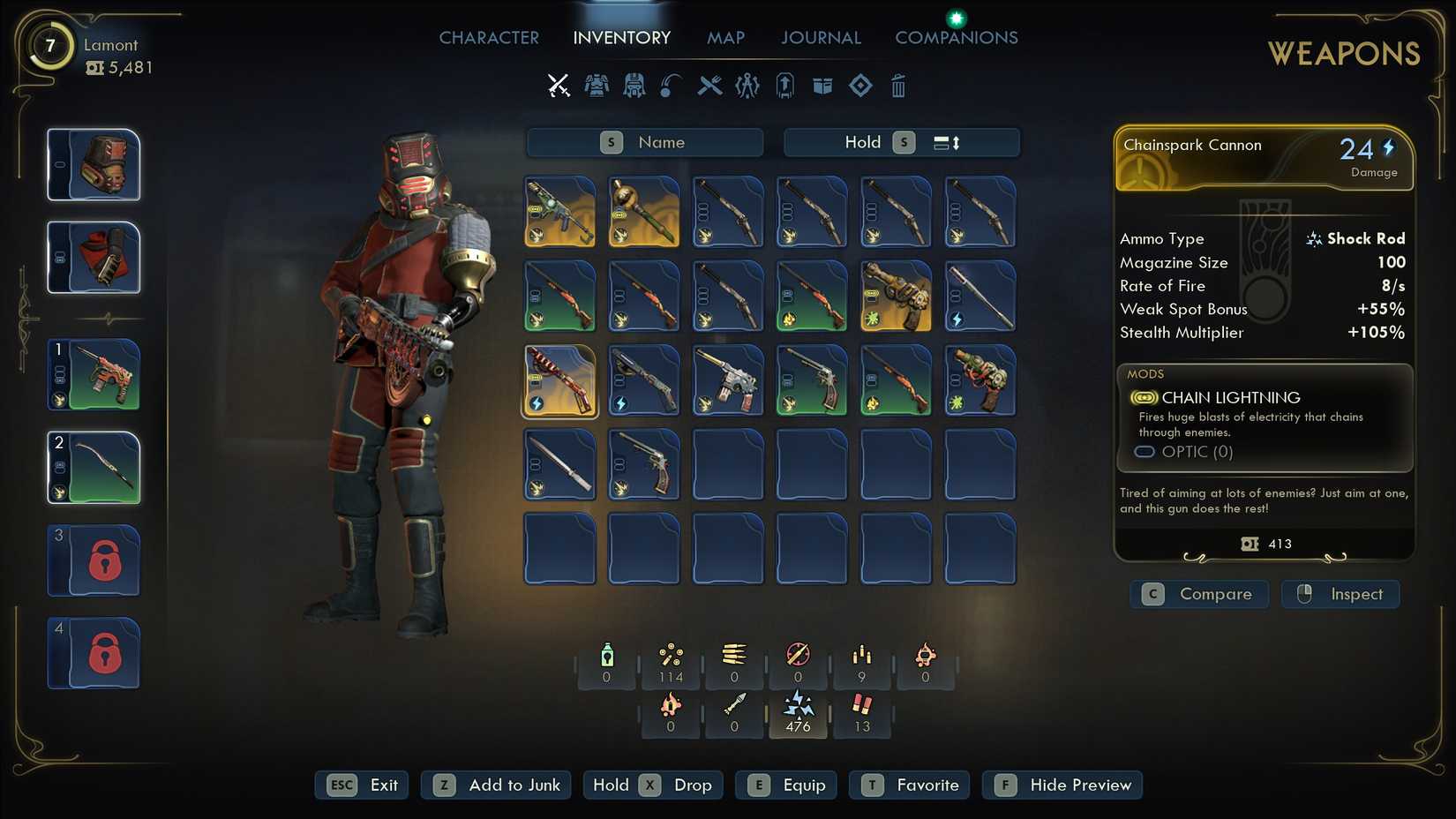1456x819 pixels.
Task: Choose weapon slot 2 melee blade
Action: click(94, 468)
